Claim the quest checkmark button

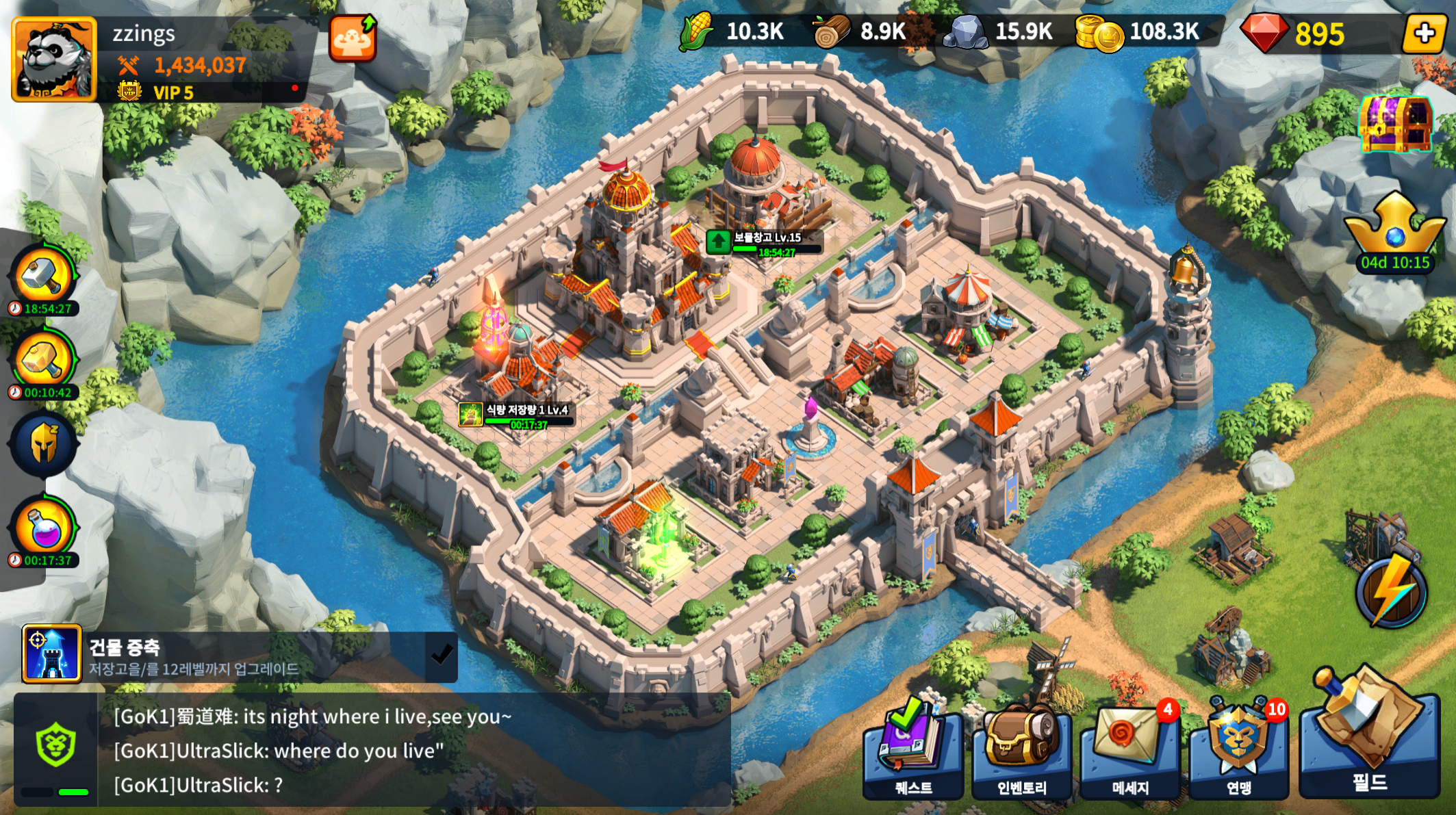click(x=441, y=656)
